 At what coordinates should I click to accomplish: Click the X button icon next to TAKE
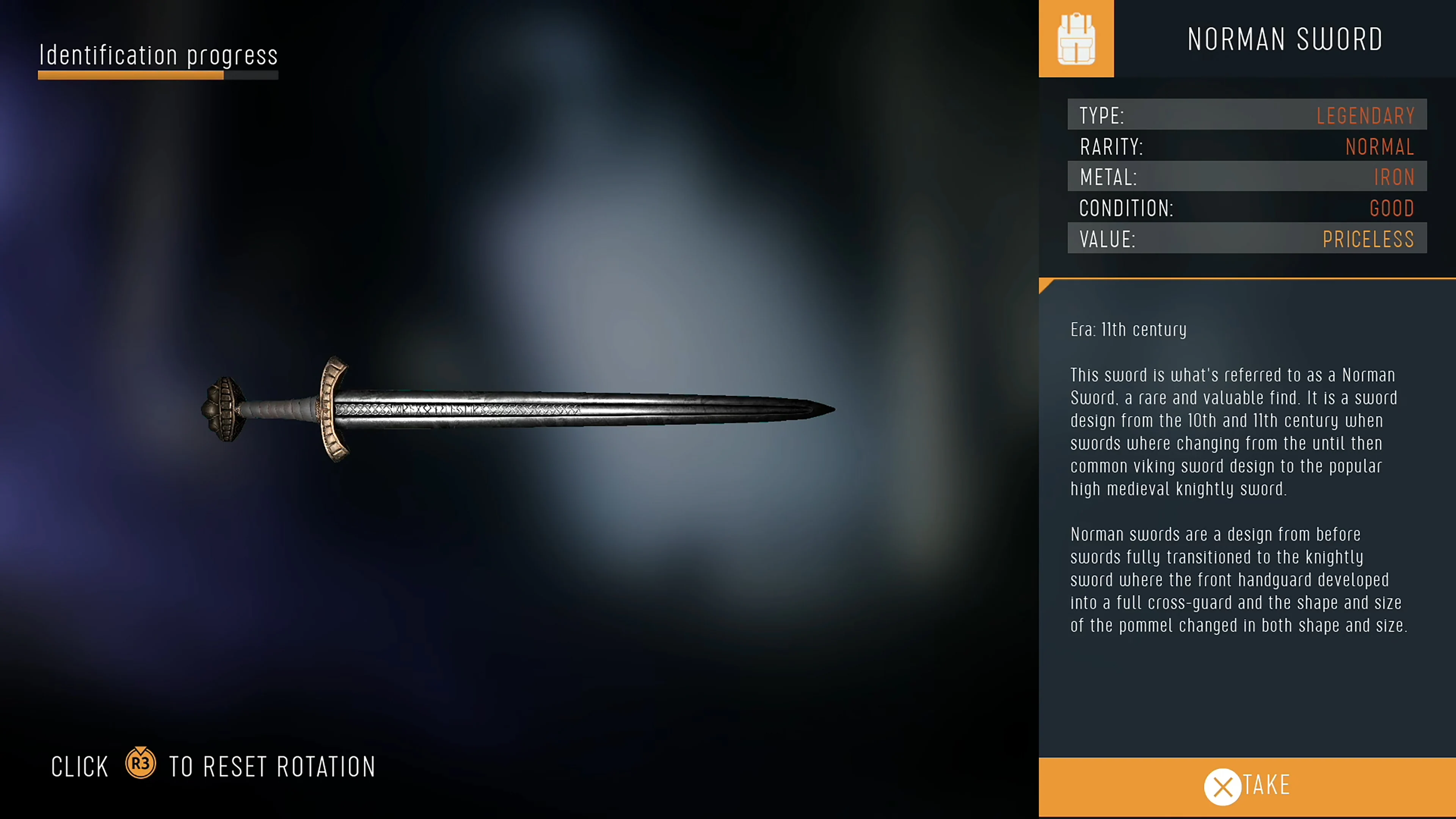coord(1222,787)
